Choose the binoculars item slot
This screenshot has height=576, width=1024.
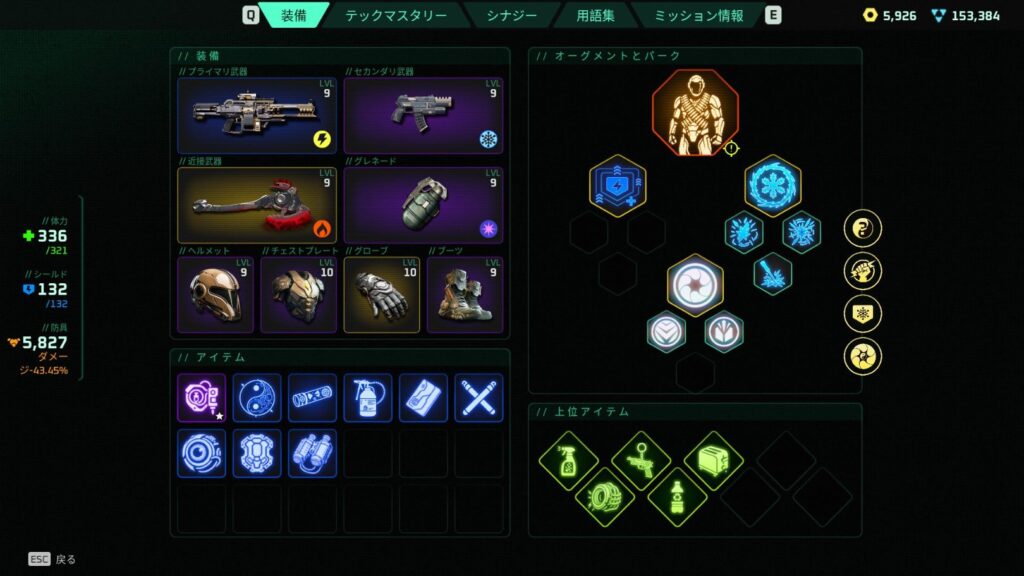point(312,453)
